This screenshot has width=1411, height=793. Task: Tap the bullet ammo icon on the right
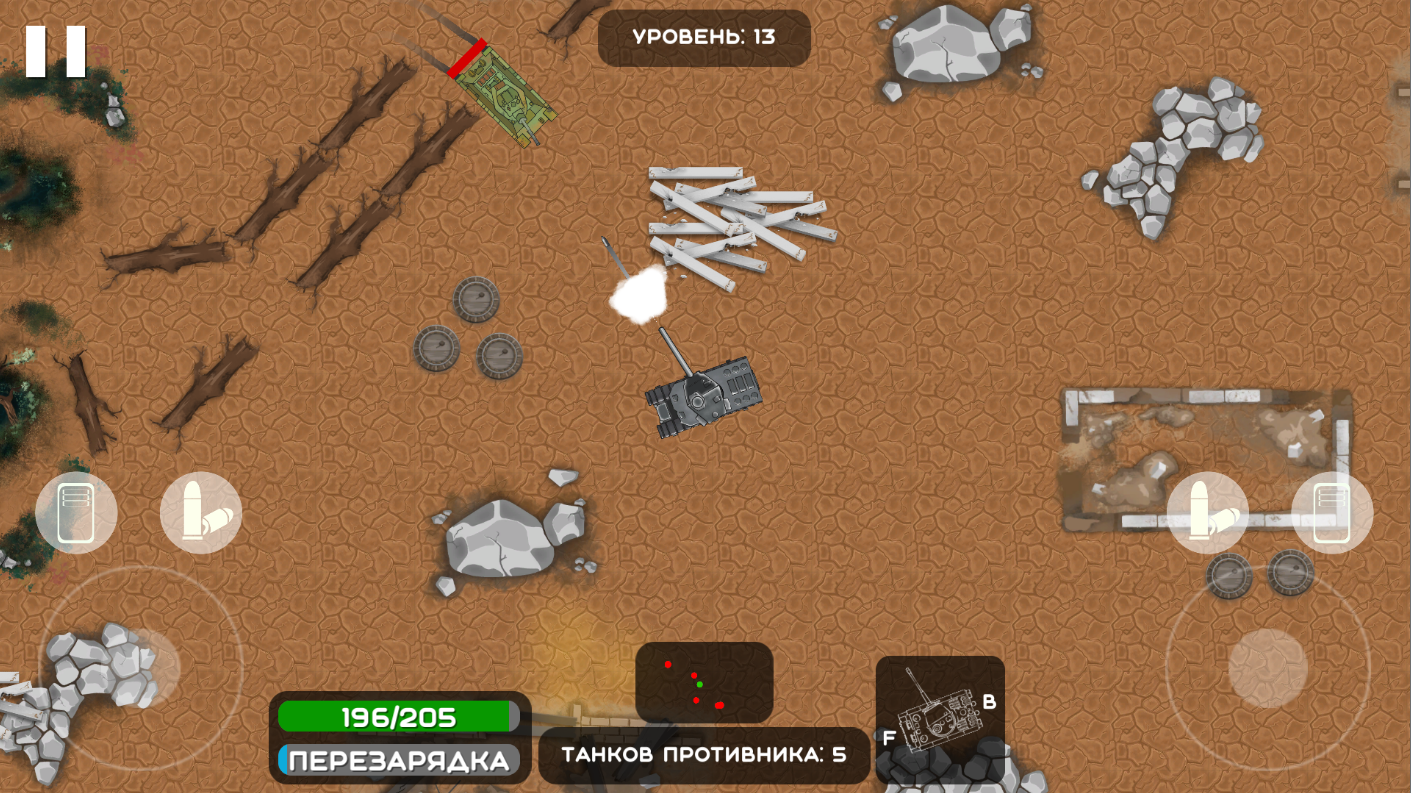(1210, 511)
